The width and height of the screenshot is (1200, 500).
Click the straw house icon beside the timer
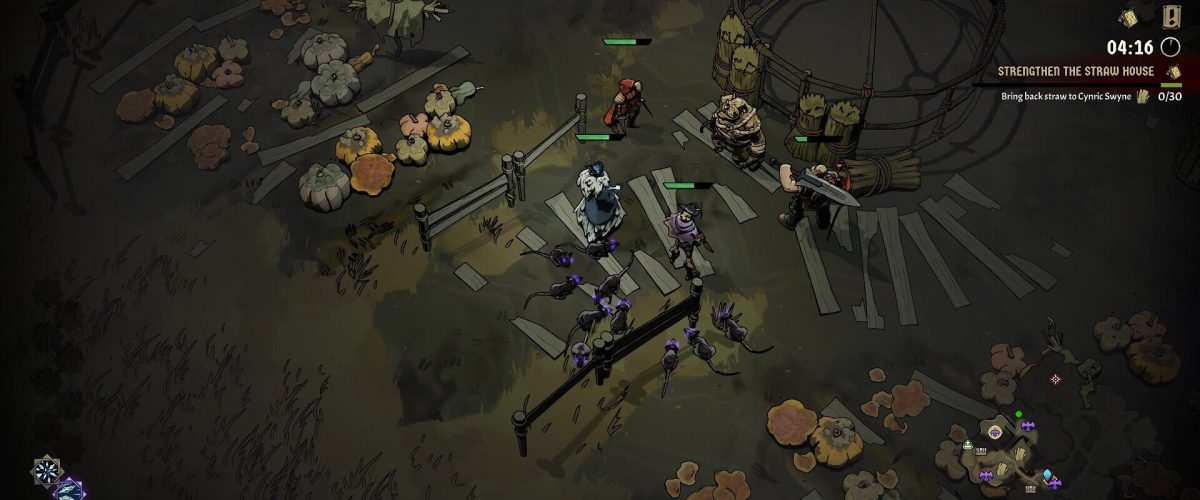point(1129,19)
